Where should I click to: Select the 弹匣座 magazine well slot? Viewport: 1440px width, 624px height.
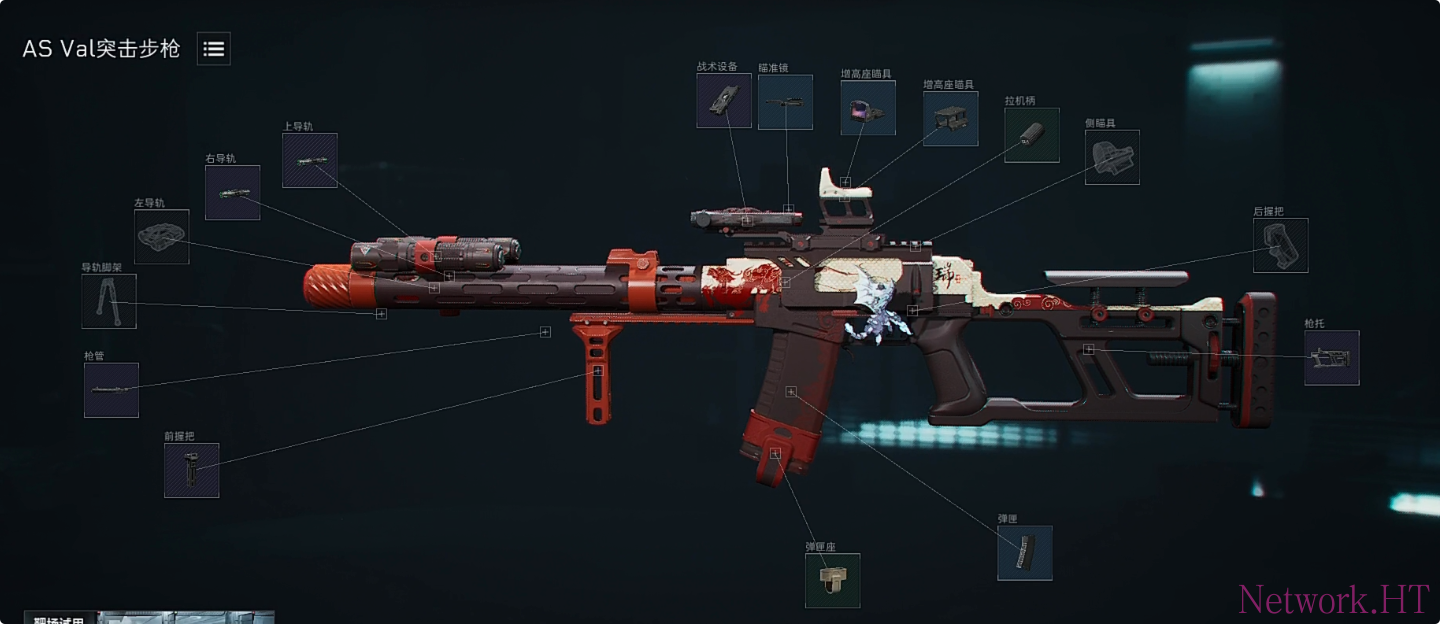[x=832, y=581]
